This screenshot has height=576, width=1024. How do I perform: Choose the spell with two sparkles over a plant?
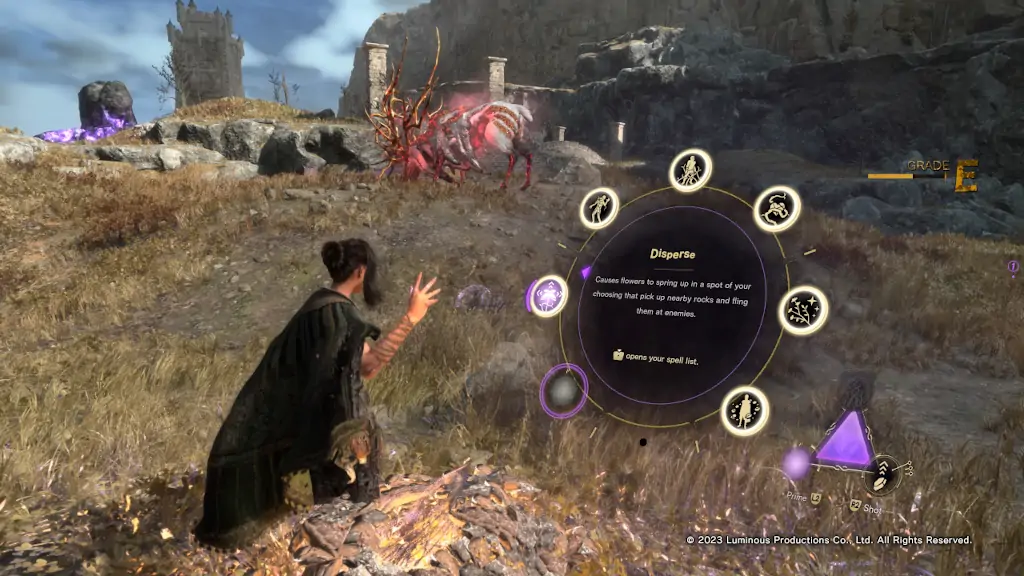[803, 310]
